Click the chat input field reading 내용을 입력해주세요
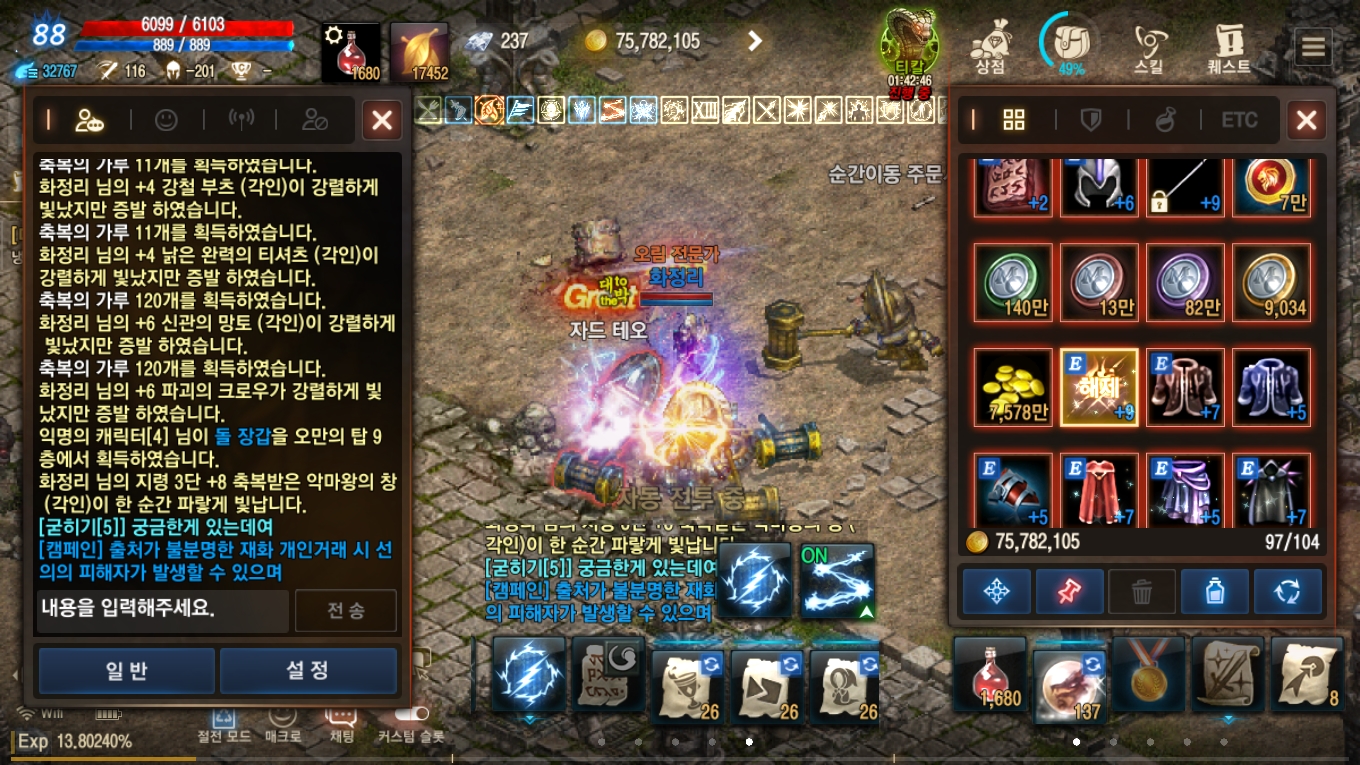The height and width of the screenshot is (765, 1360). 160,610
